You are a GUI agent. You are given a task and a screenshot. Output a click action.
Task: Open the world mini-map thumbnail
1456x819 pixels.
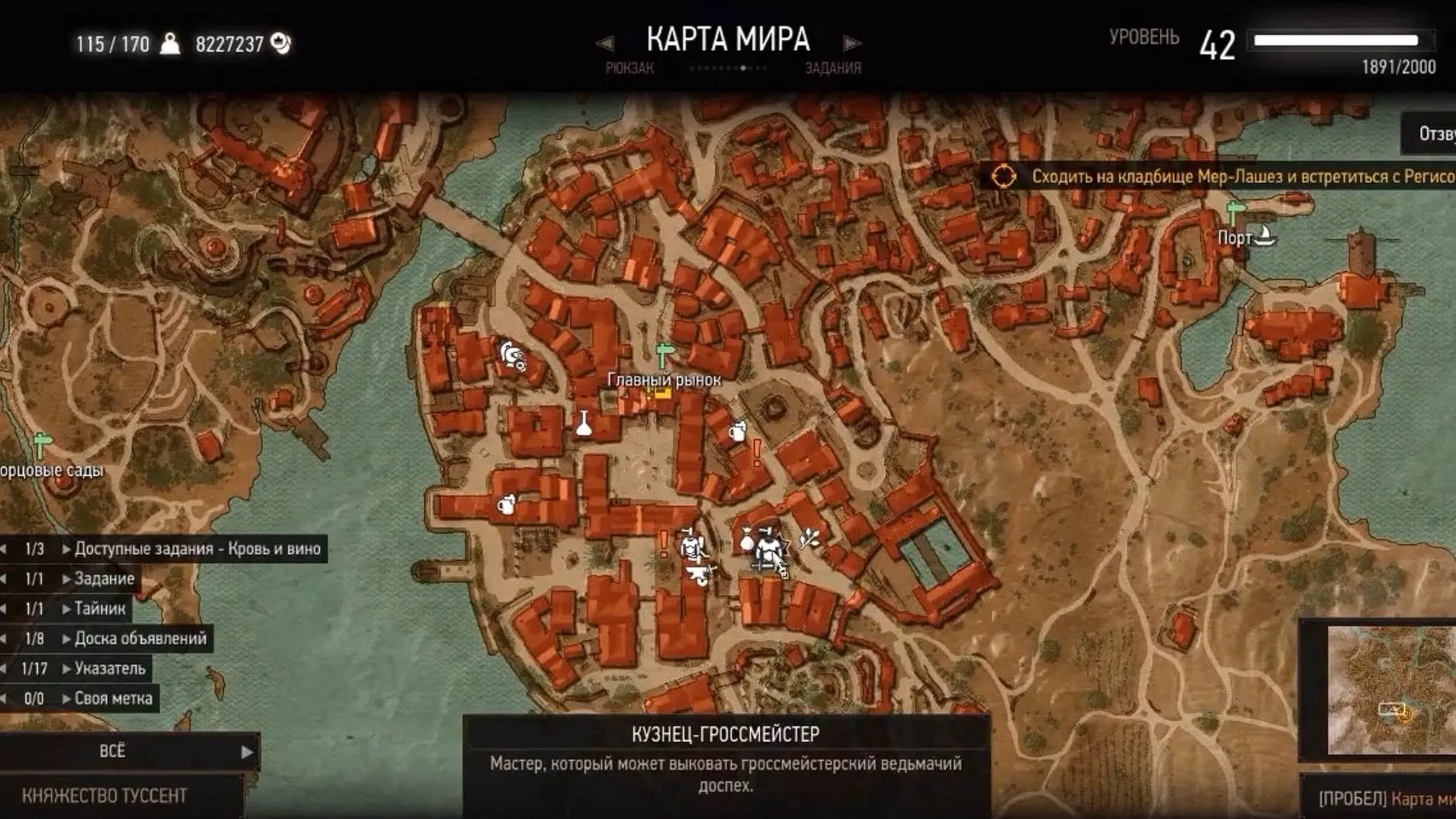[1389, 689]
